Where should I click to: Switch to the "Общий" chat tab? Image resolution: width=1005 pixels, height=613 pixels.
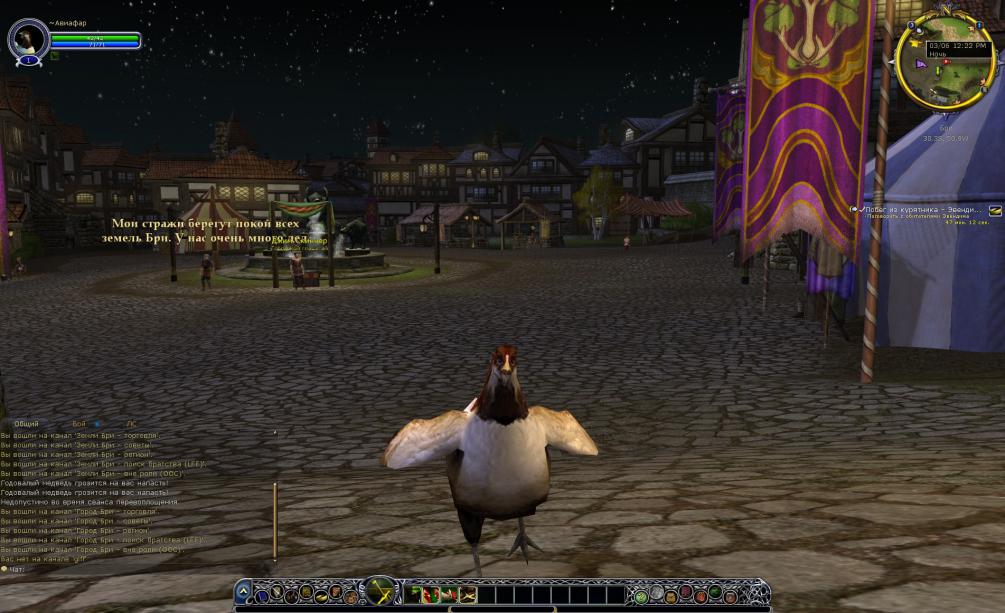(x=26, y=424)
